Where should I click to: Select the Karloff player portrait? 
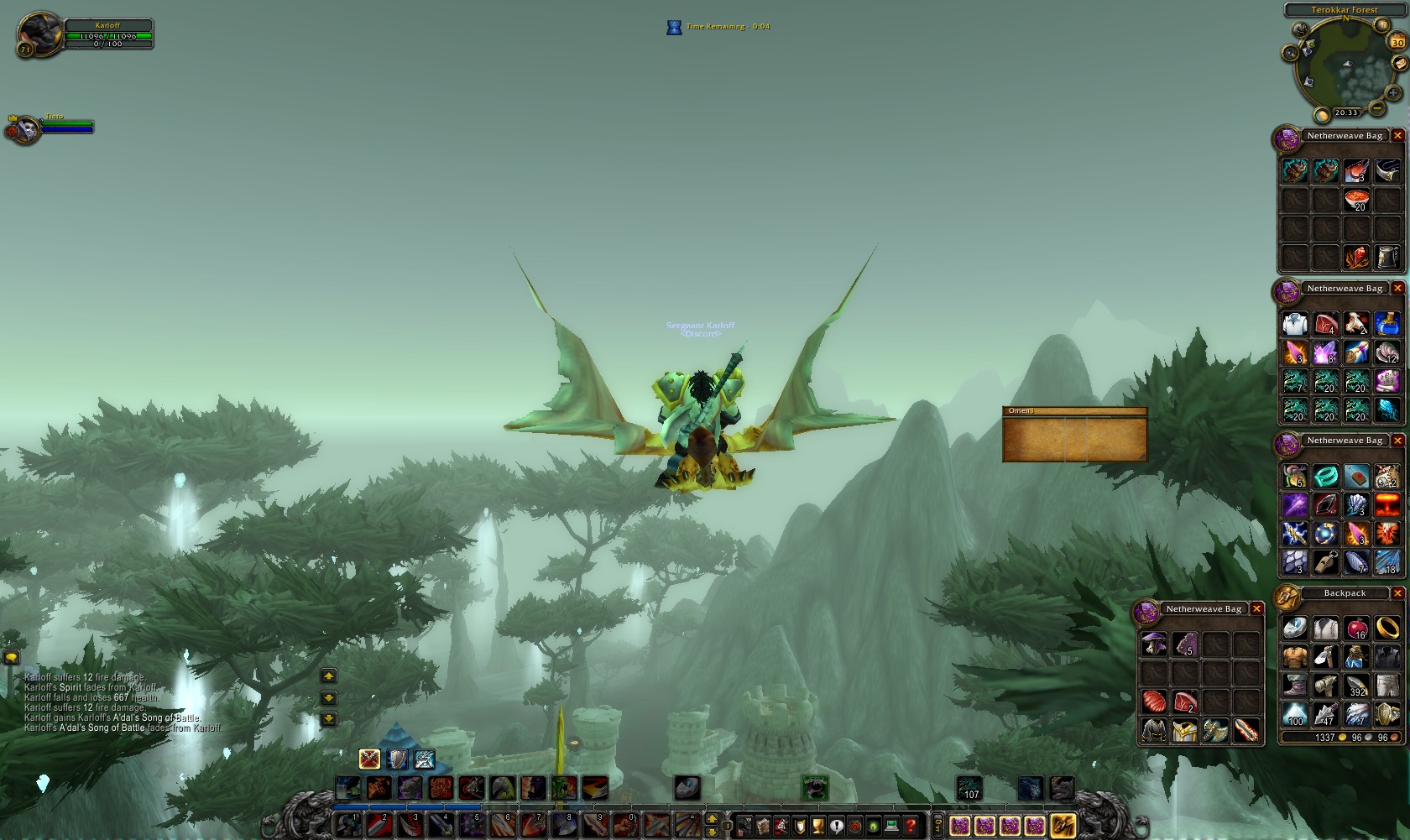click(x=39, y=34)
